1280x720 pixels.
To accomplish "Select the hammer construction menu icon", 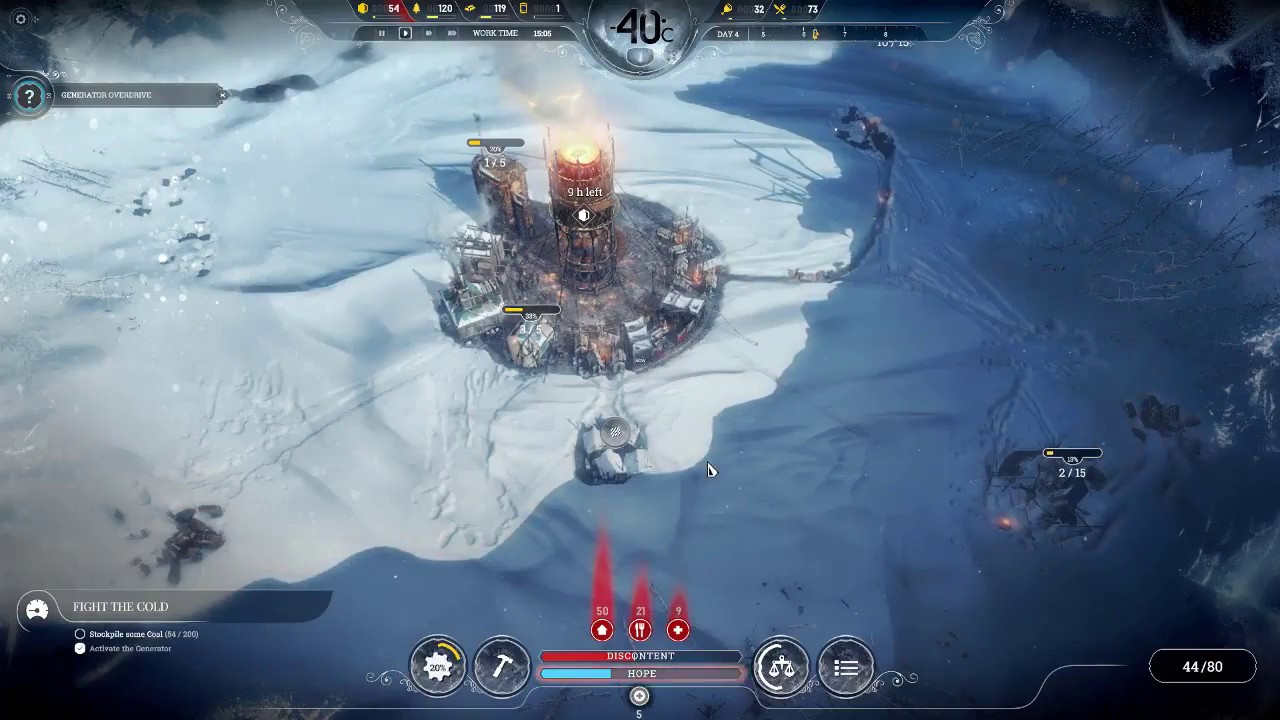I will point(502,666).
